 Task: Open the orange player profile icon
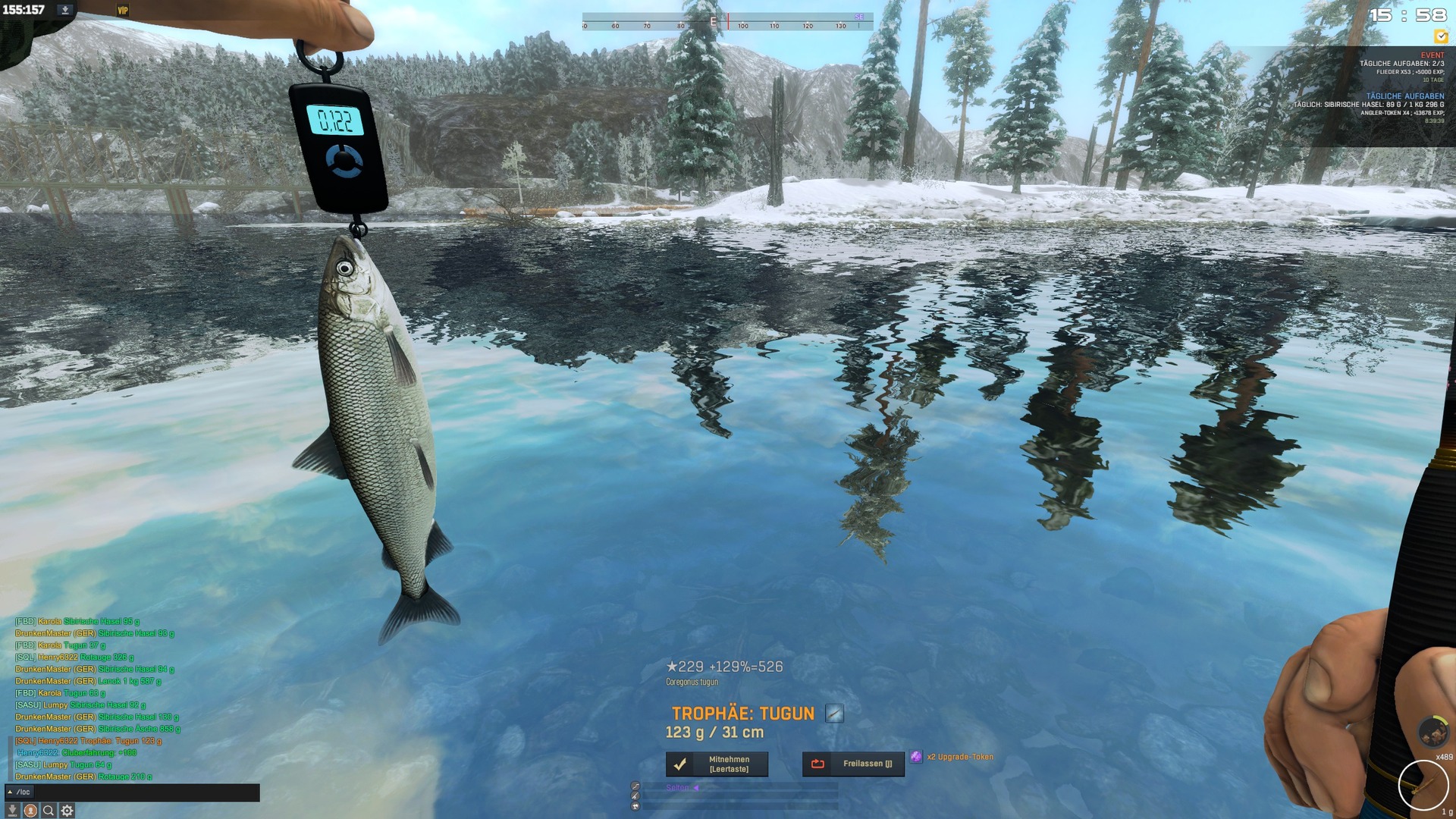coord(30,811)
